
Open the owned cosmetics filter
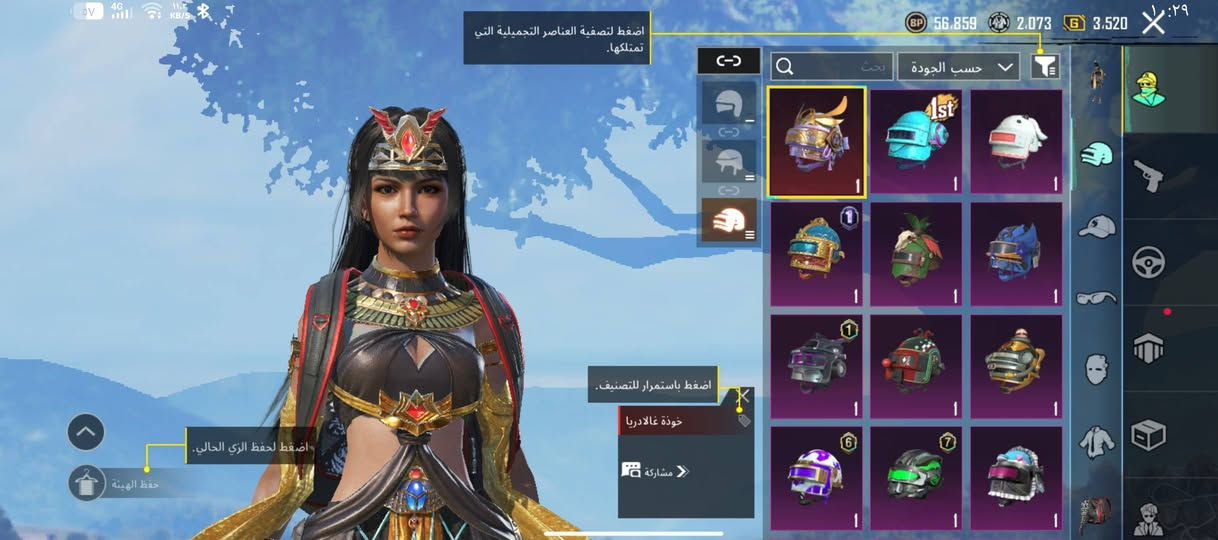[x=1044, y=66]
